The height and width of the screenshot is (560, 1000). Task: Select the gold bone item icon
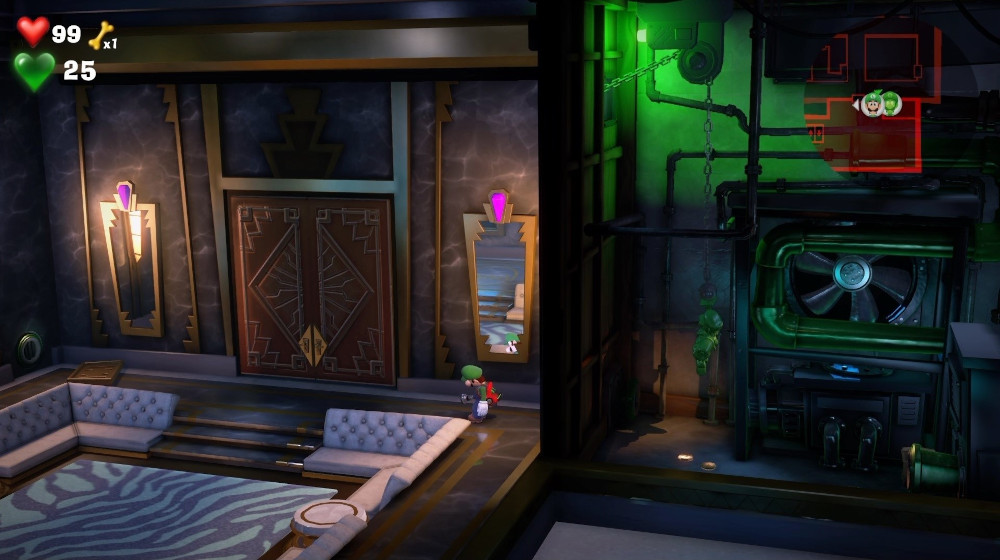click(101, 36)
